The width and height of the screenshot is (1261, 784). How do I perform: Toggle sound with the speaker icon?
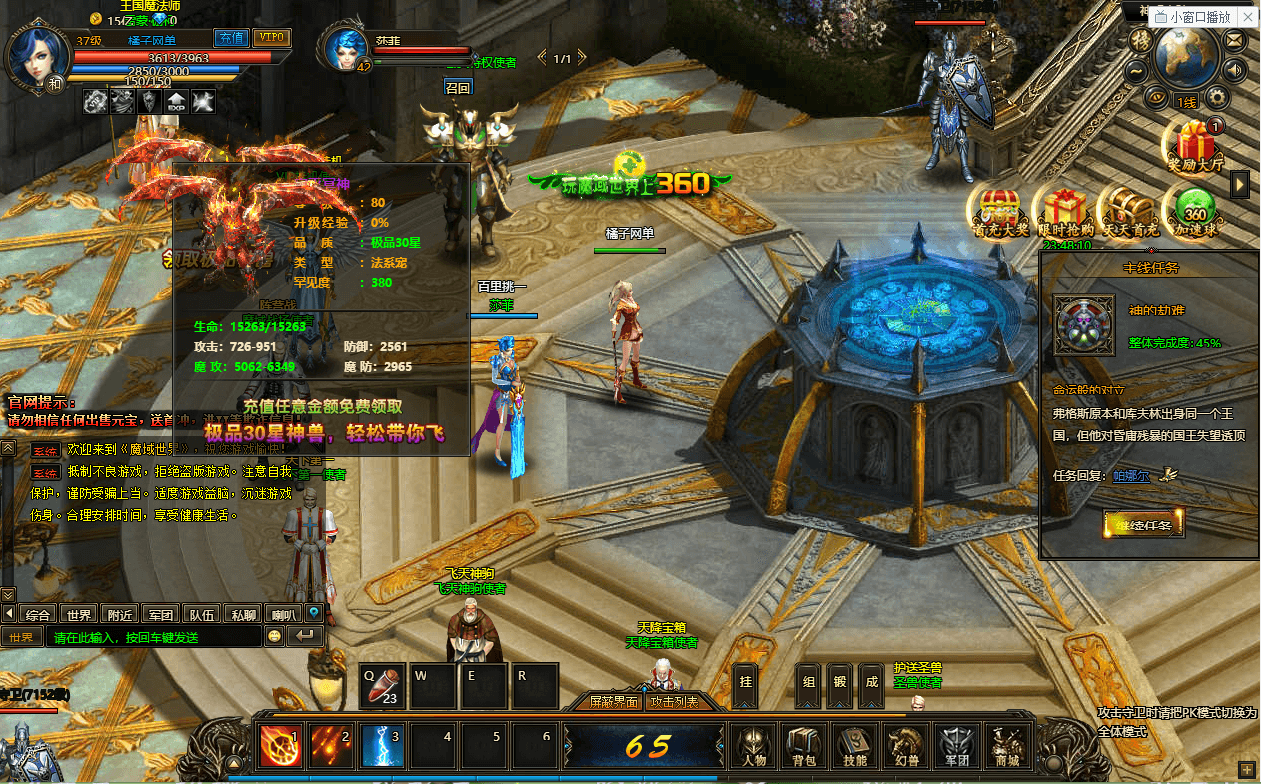pos(1236,70)
